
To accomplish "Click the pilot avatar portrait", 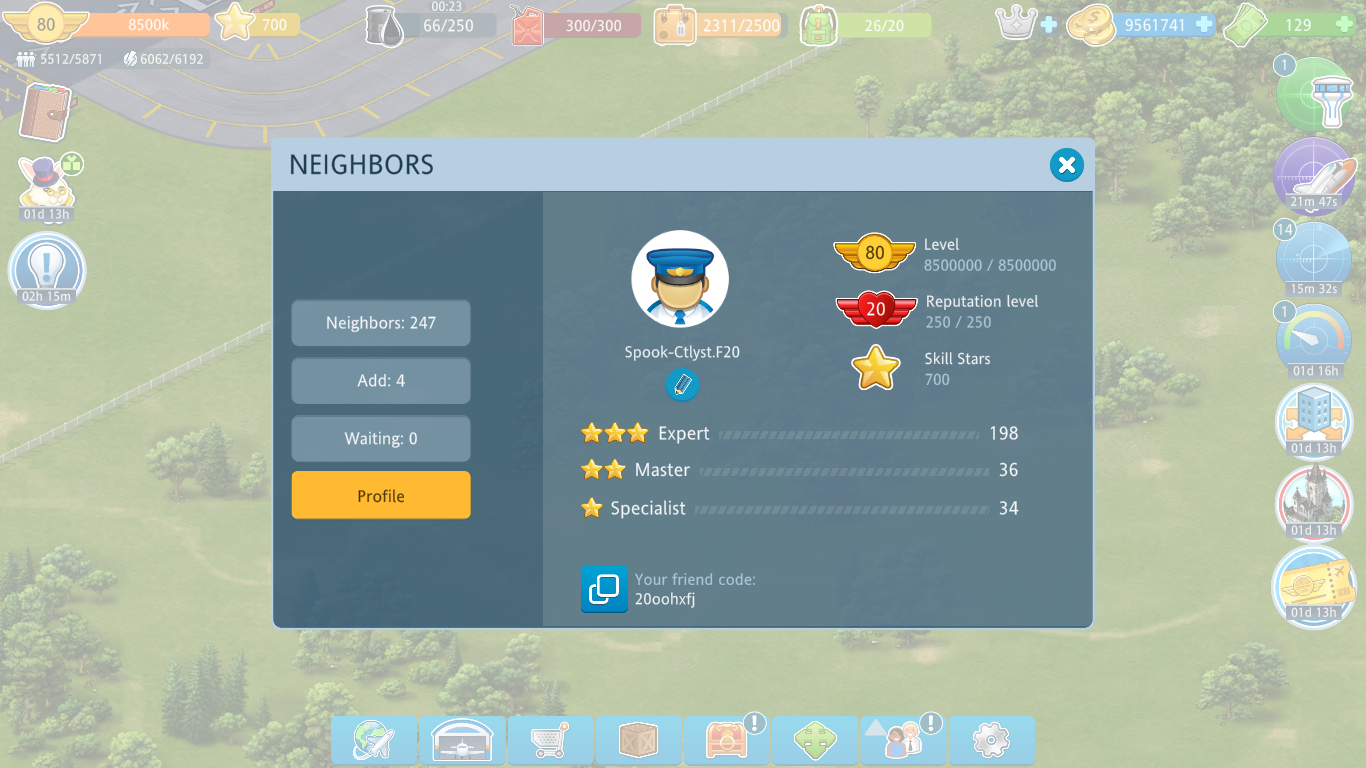I will (x=680, y=279).
